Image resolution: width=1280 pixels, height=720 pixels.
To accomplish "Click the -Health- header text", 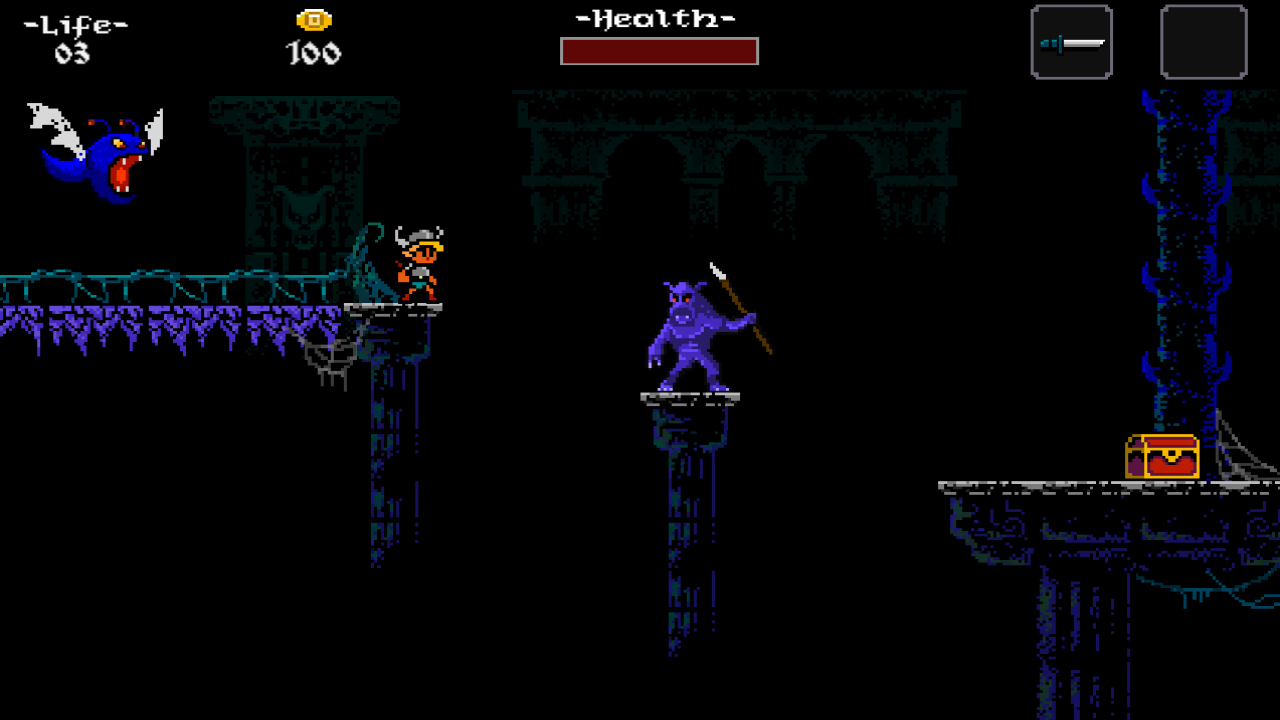I will point(655,16).
